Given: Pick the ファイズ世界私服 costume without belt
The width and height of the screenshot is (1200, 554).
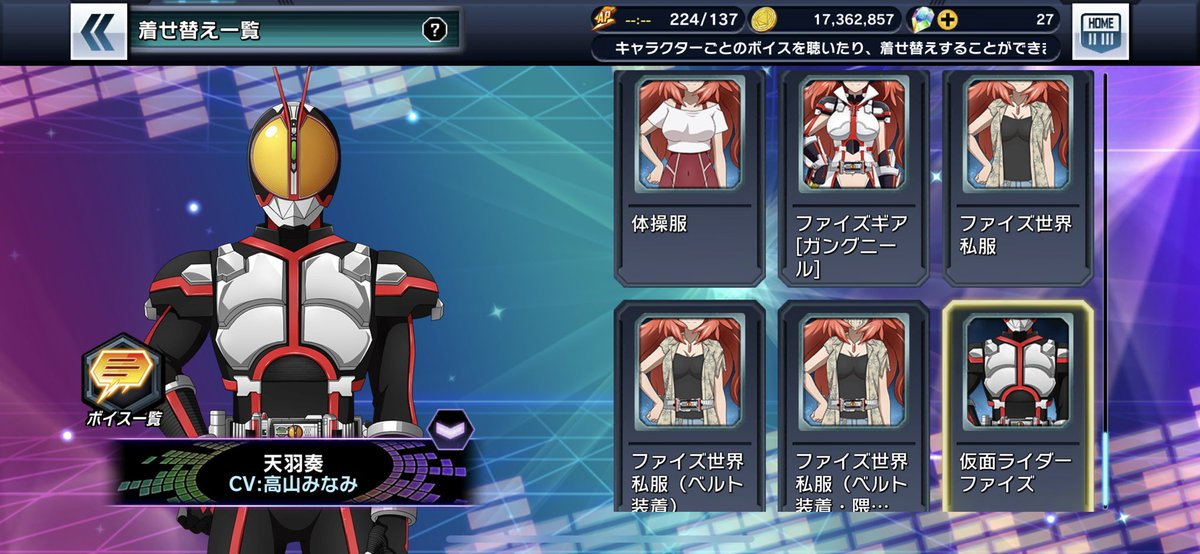Looking at the screenshot, I should [1017, 174].
